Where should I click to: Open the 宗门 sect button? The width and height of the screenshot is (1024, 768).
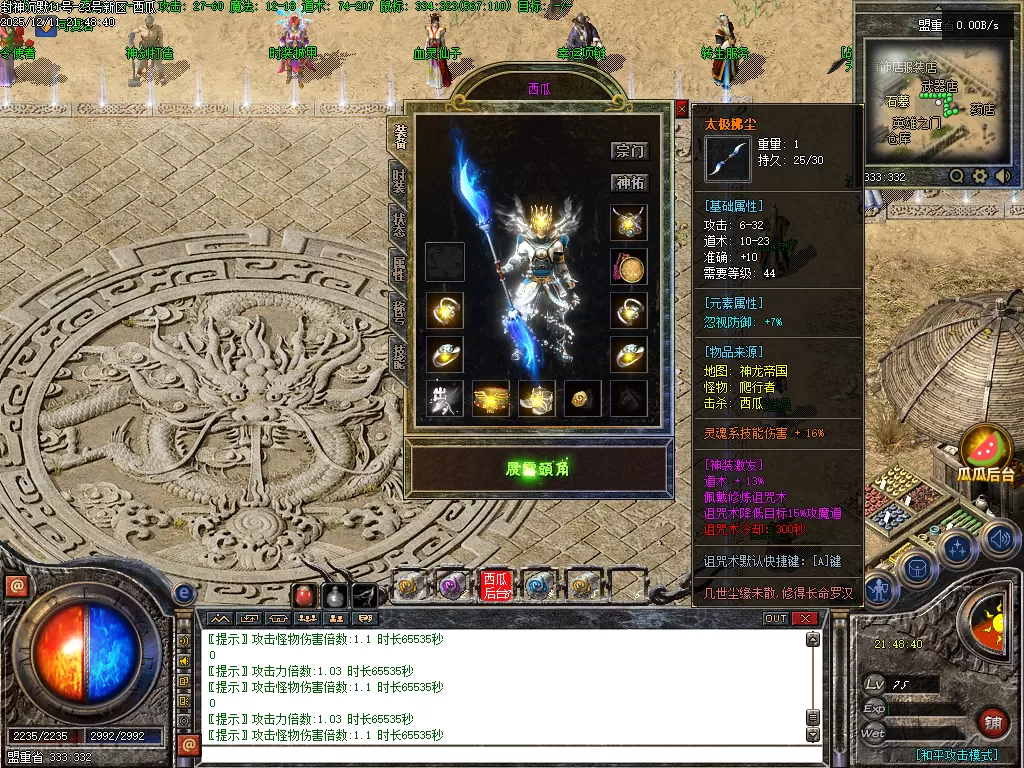pos(630,151)
